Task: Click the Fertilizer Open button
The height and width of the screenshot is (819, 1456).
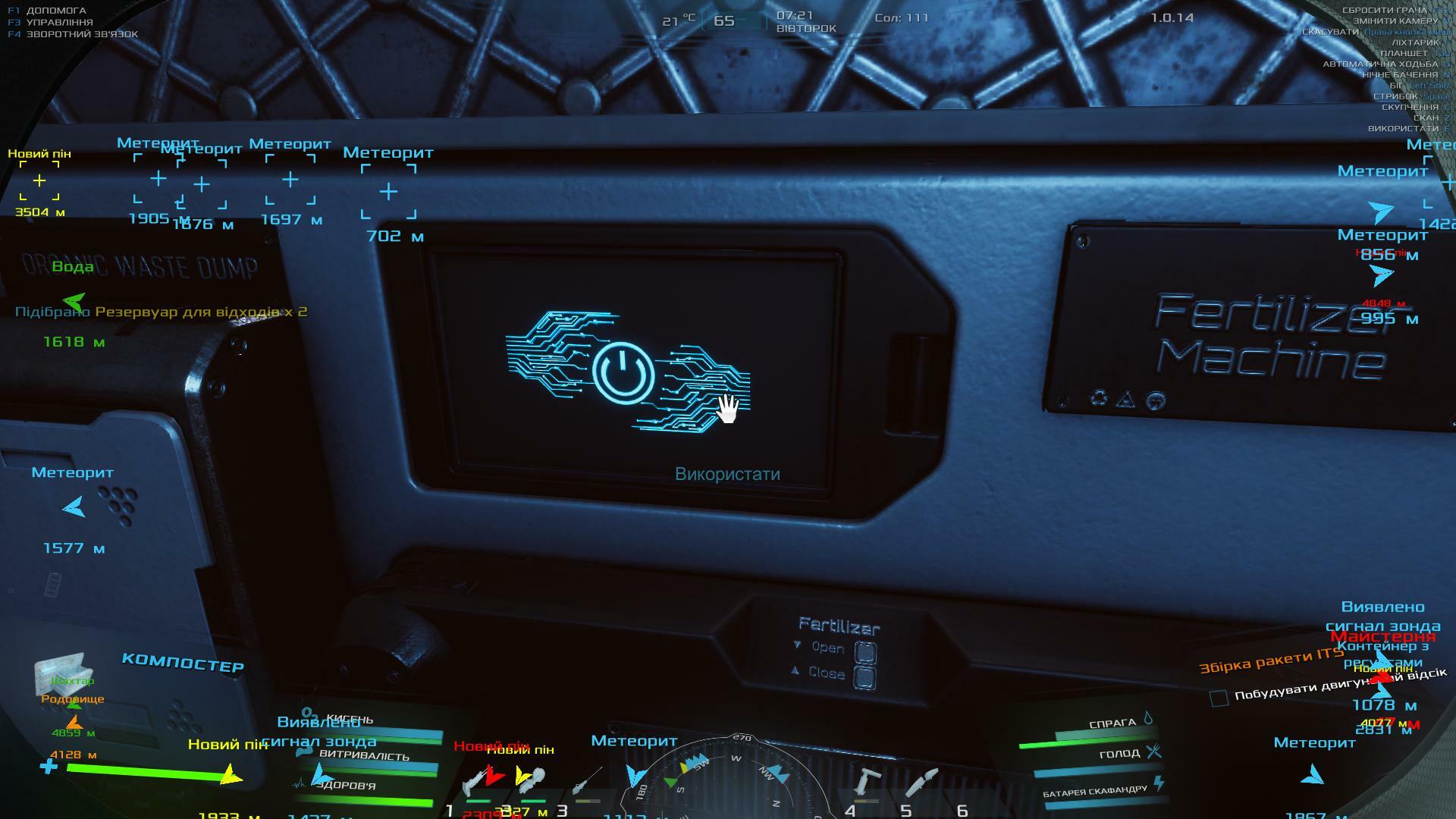Action: 865,651
